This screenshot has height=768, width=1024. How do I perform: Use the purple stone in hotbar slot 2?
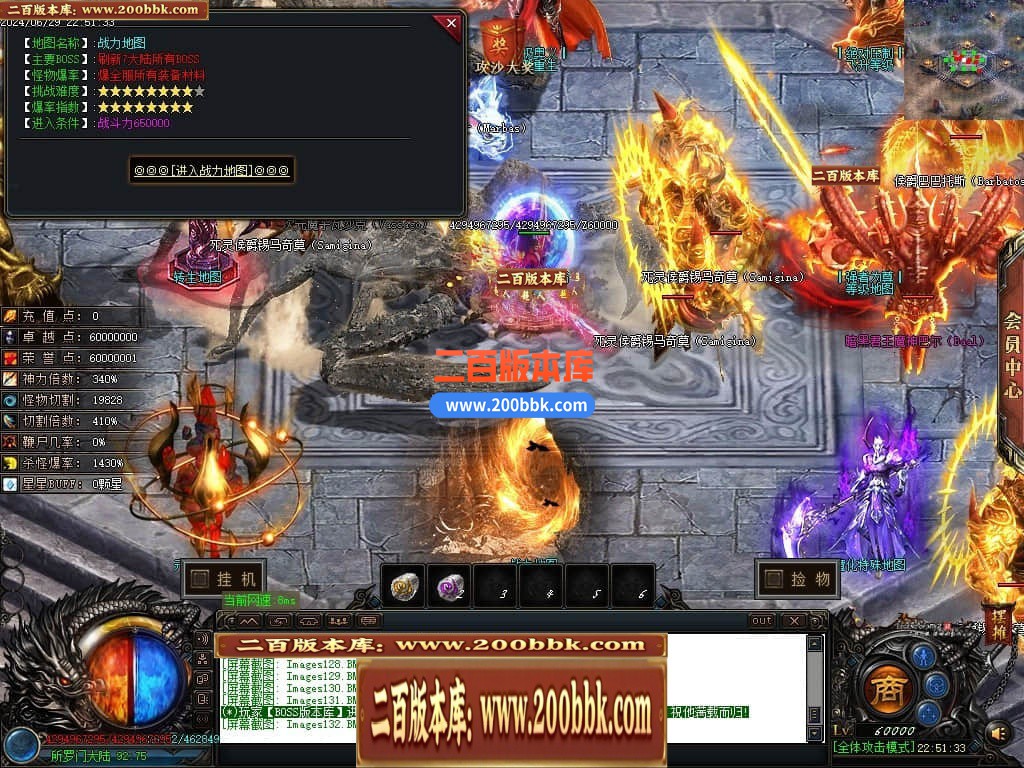pyautogui.click(x=450, y=586)
